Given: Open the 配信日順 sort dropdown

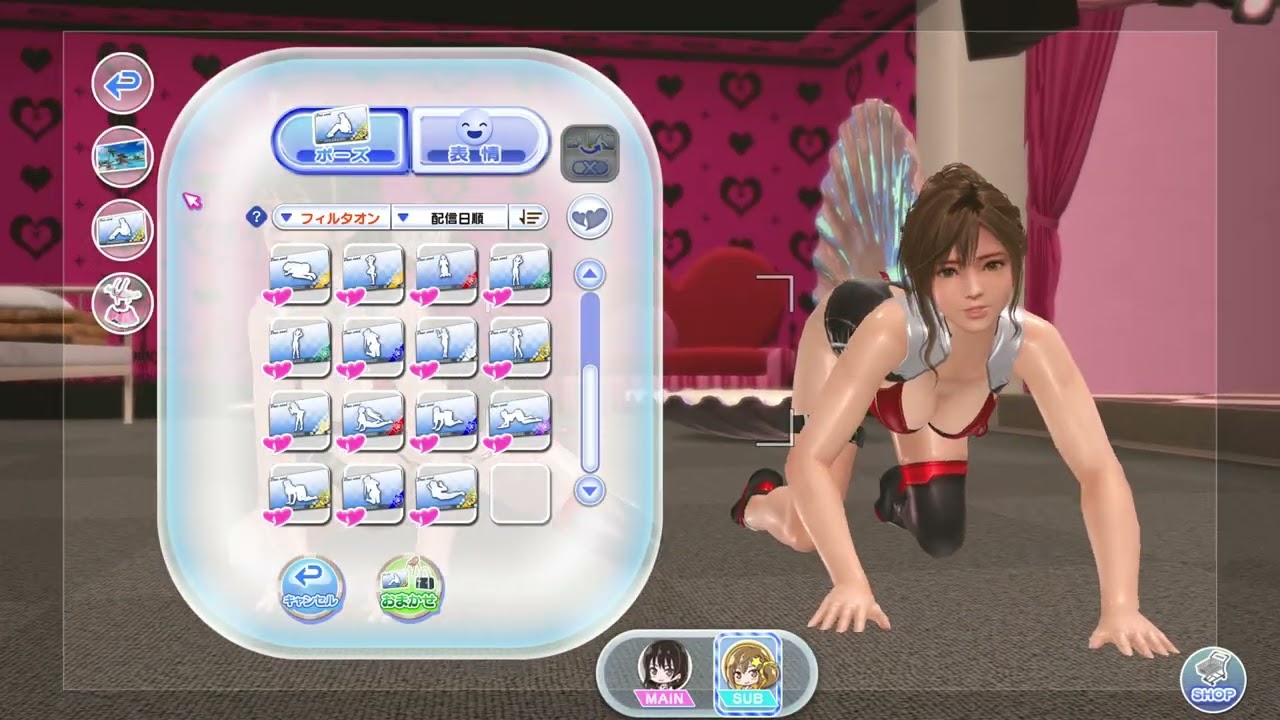Looking at the screenshot, I should [450, 217].
